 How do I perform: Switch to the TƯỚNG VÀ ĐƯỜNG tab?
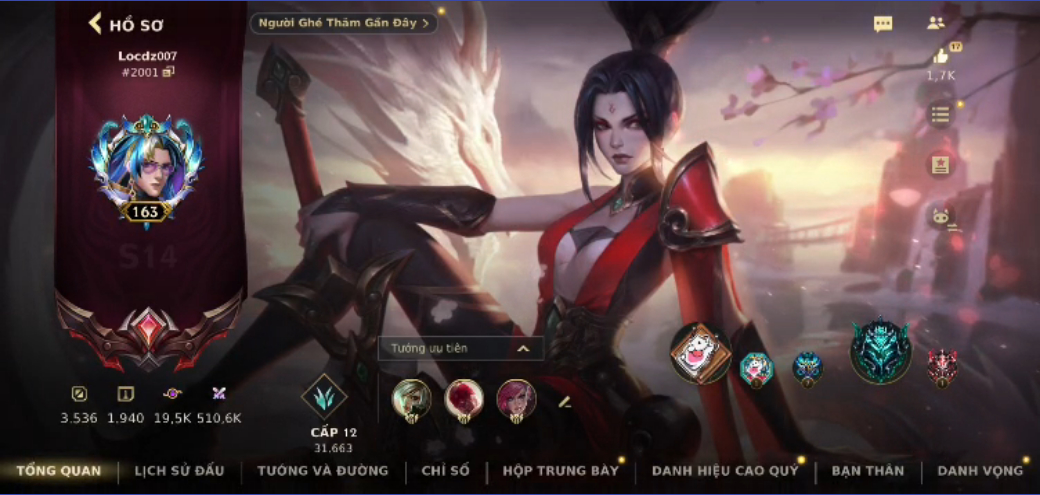pos(322,471)
